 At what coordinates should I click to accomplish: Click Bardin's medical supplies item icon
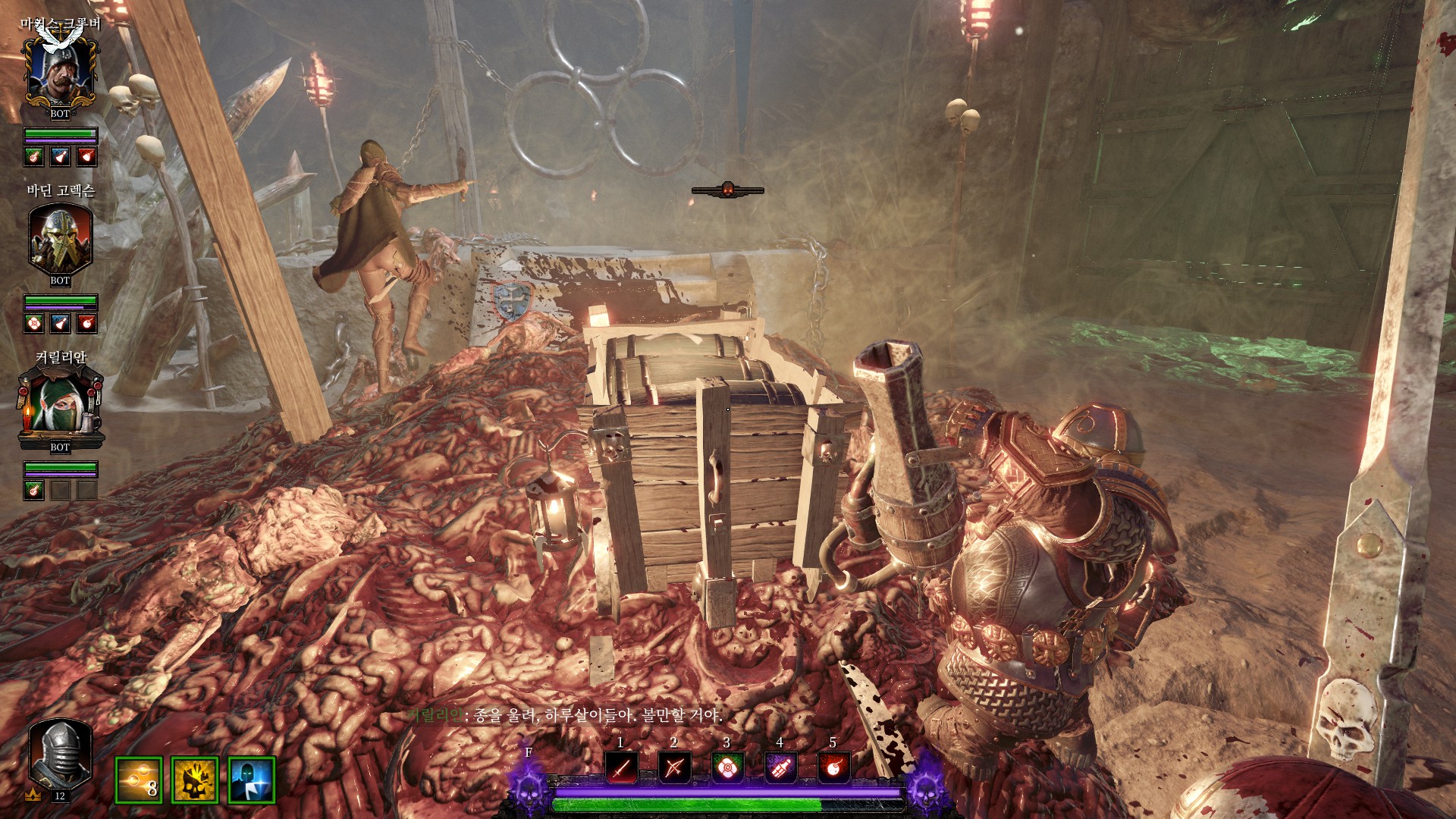point(34,323)
